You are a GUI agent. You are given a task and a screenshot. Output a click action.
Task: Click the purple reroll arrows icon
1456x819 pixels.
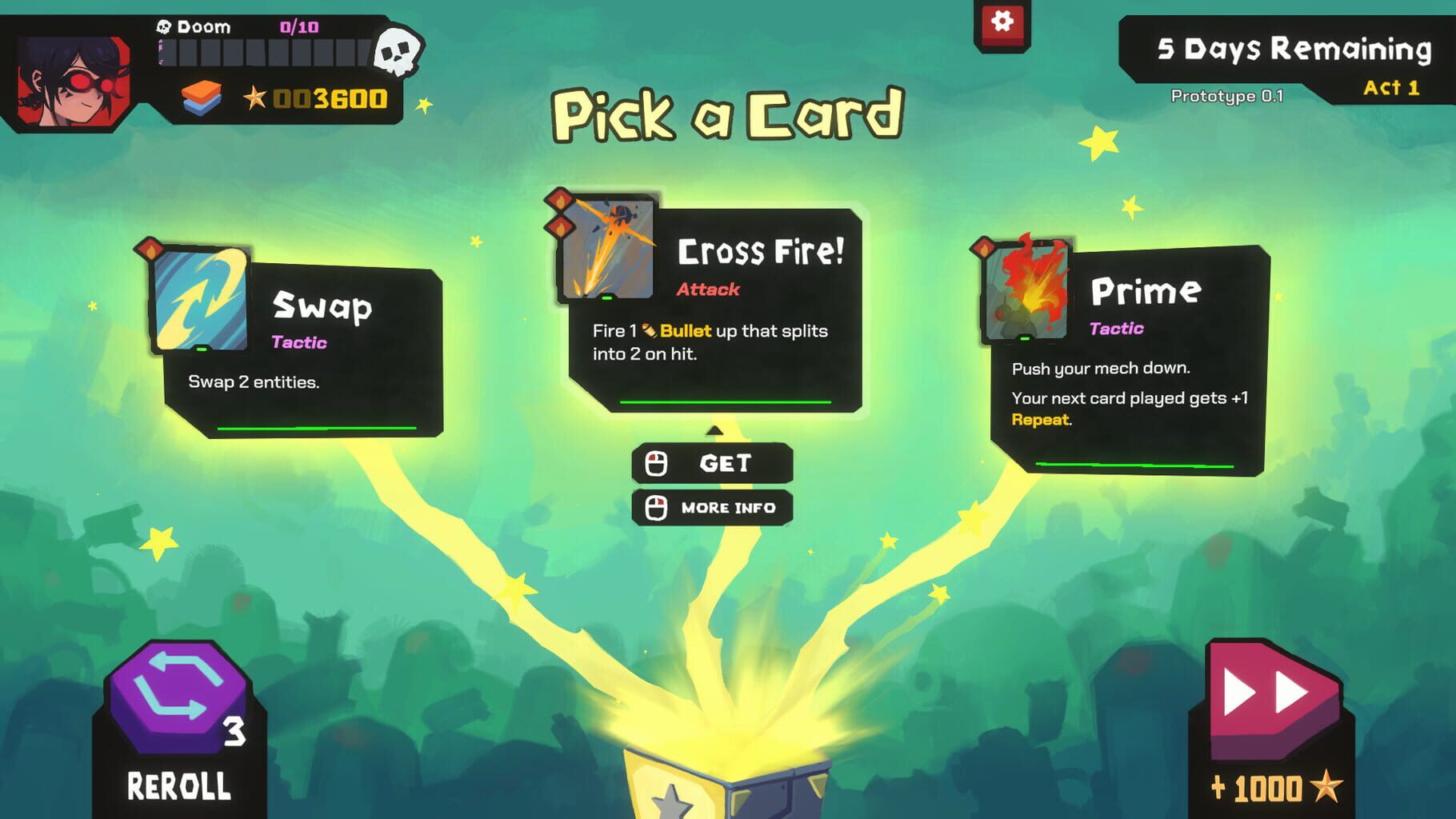pyautogui.click(x=178, y=698)
